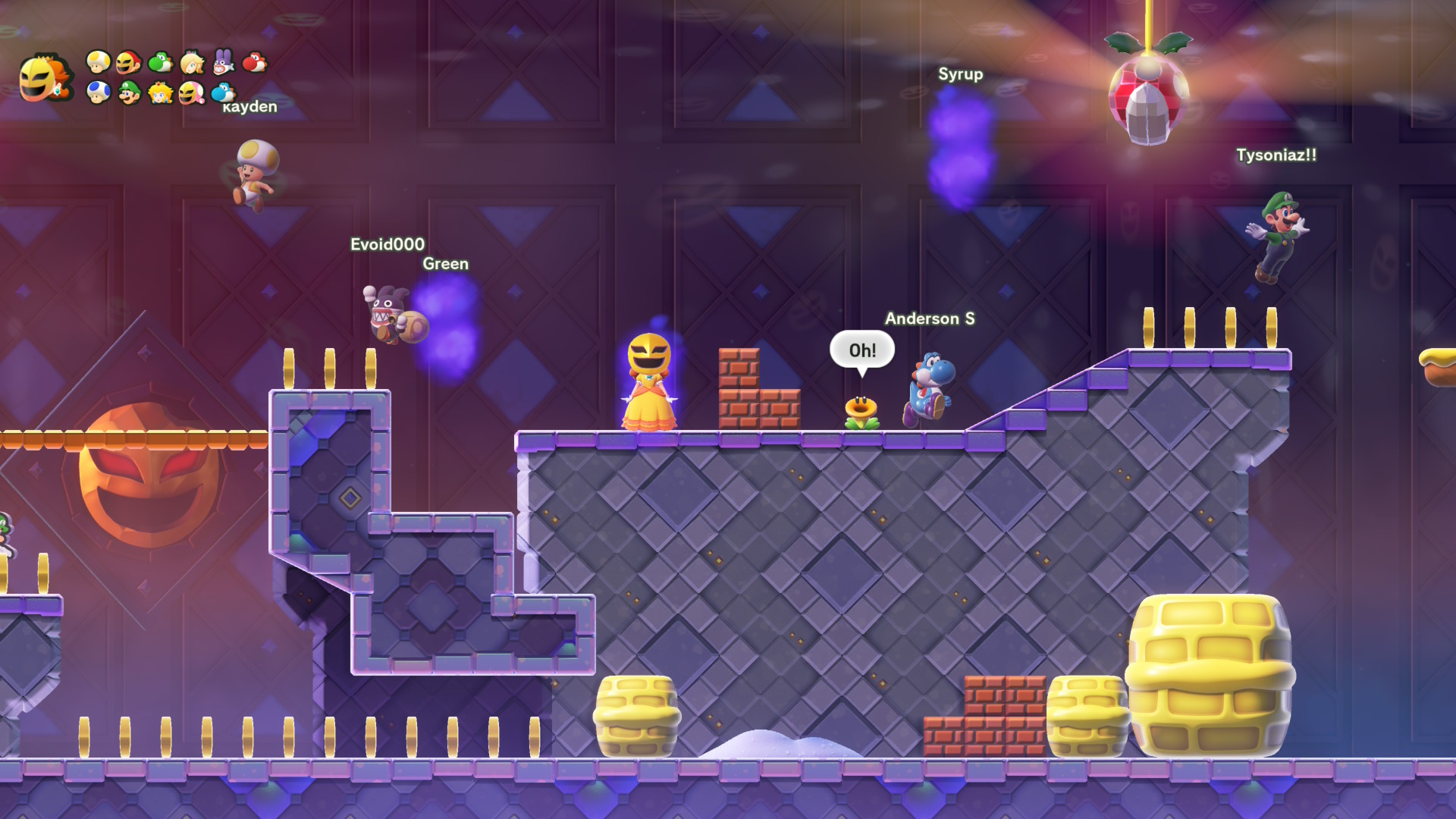Select the green Yoshi player icon

161,61
